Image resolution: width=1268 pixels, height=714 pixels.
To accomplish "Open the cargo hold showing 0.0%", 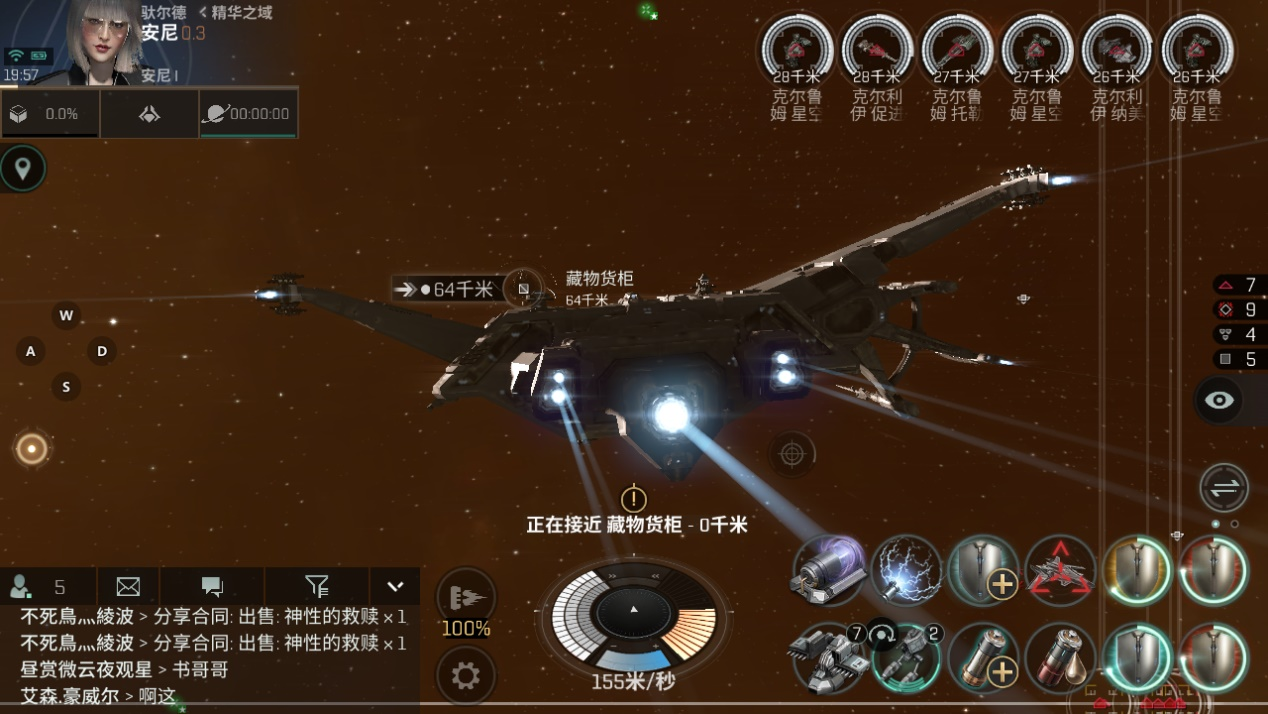I will 49,114.
